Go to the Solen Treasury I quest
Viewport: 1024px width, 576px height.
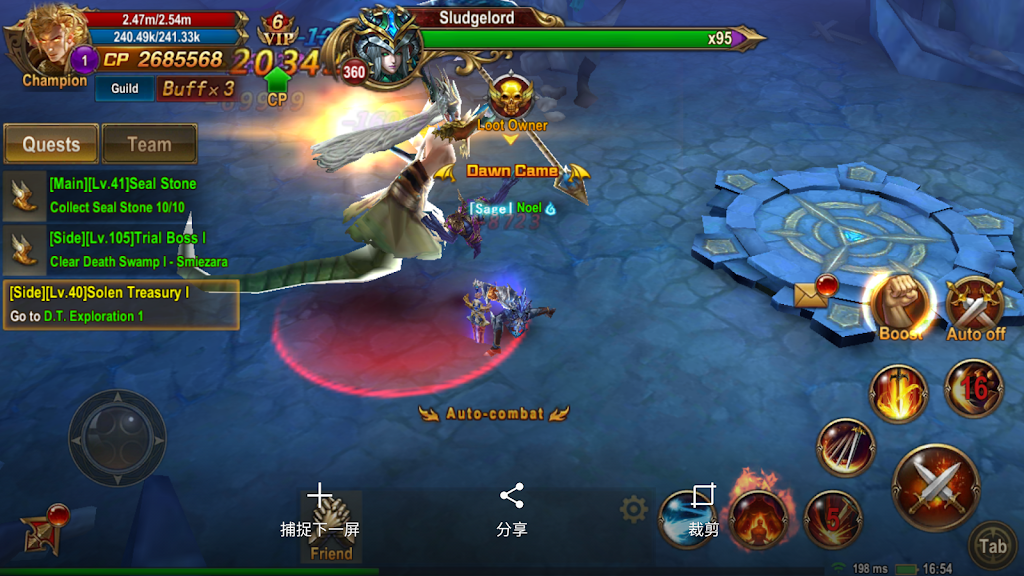pos(120,304)
